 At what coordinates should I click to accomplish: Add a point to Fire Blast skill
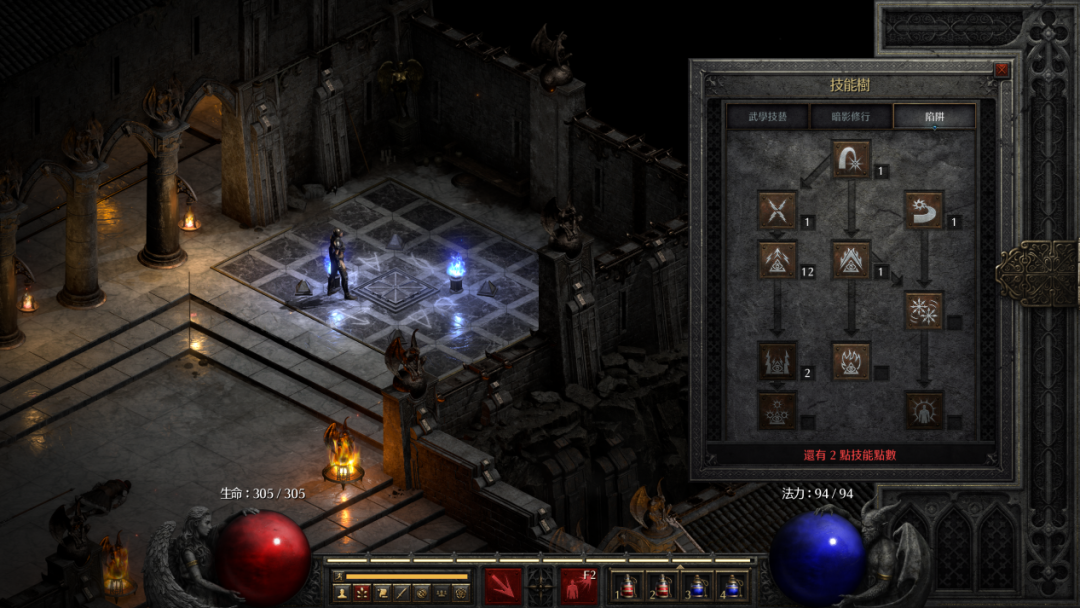click(x=851, y=159)
